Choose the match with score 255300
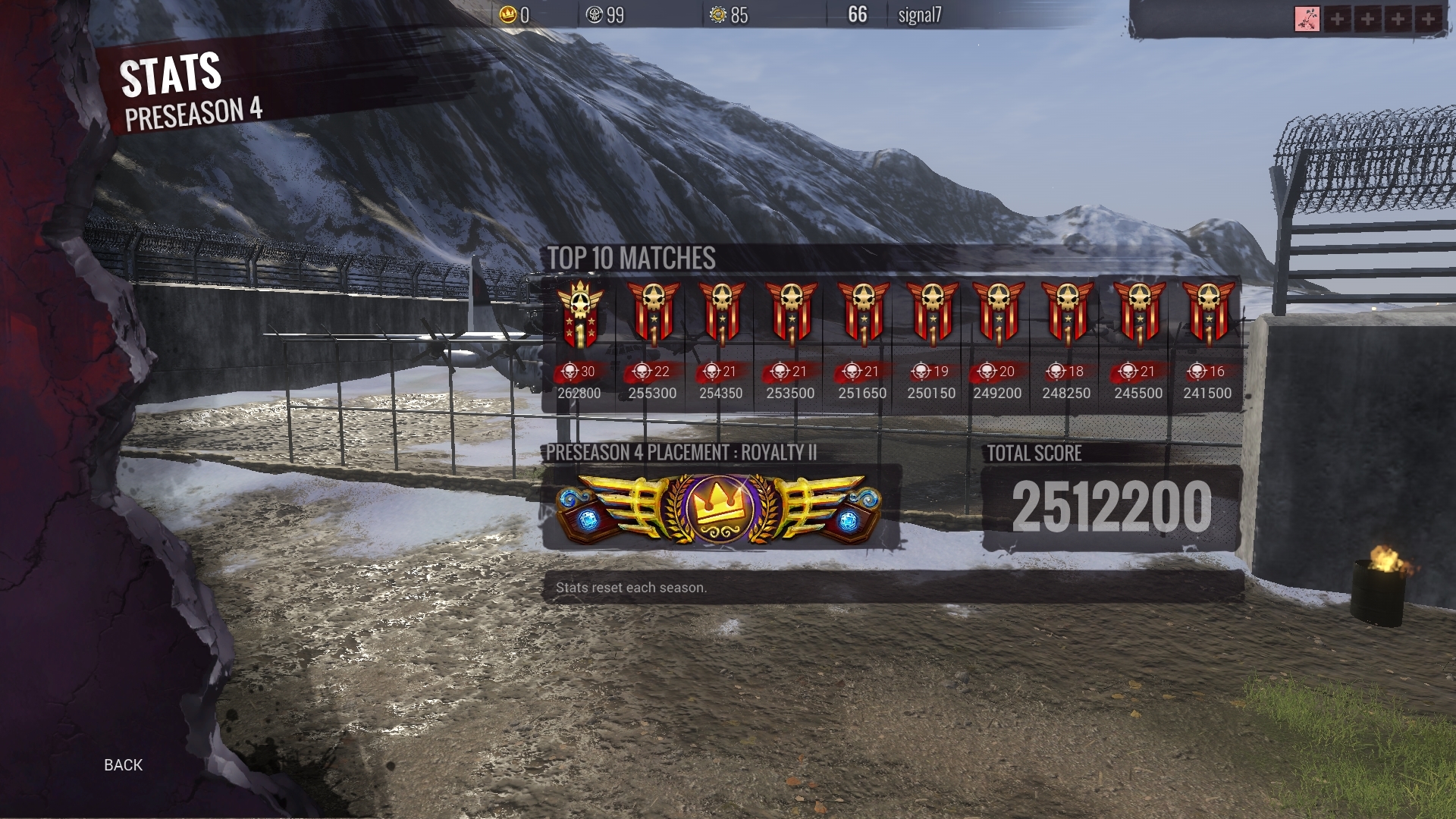The height and width of the screenshot is (819, 1456). coord(652,343)
